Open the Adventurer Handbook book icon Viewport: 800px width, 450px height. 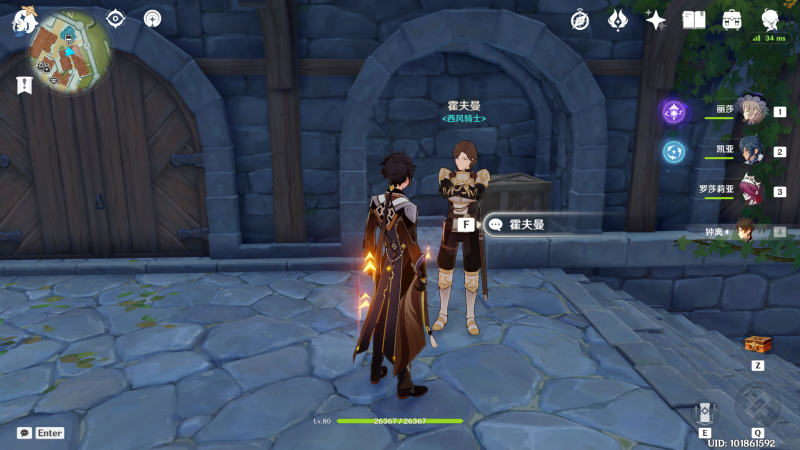pyautogui.click(x=694, y=19)
